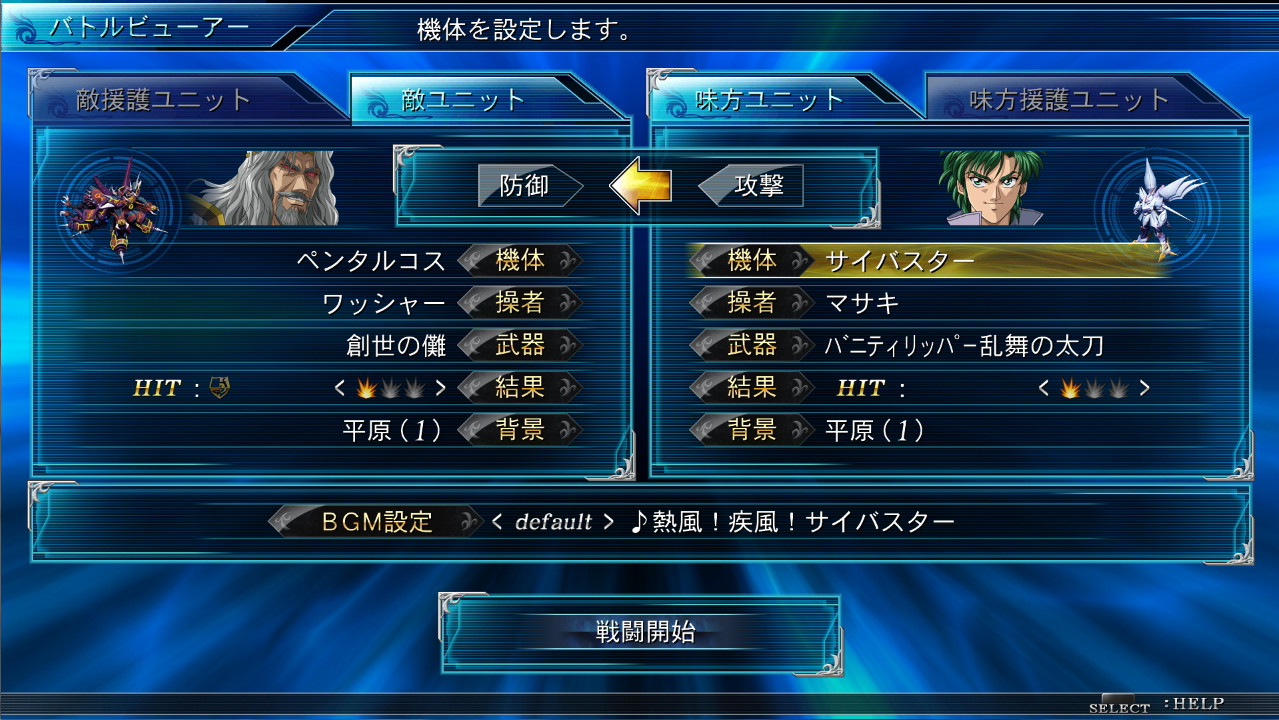1279x720 pixels.
Task: Select the 敵ユニット tab
Action: coord(463,101)
